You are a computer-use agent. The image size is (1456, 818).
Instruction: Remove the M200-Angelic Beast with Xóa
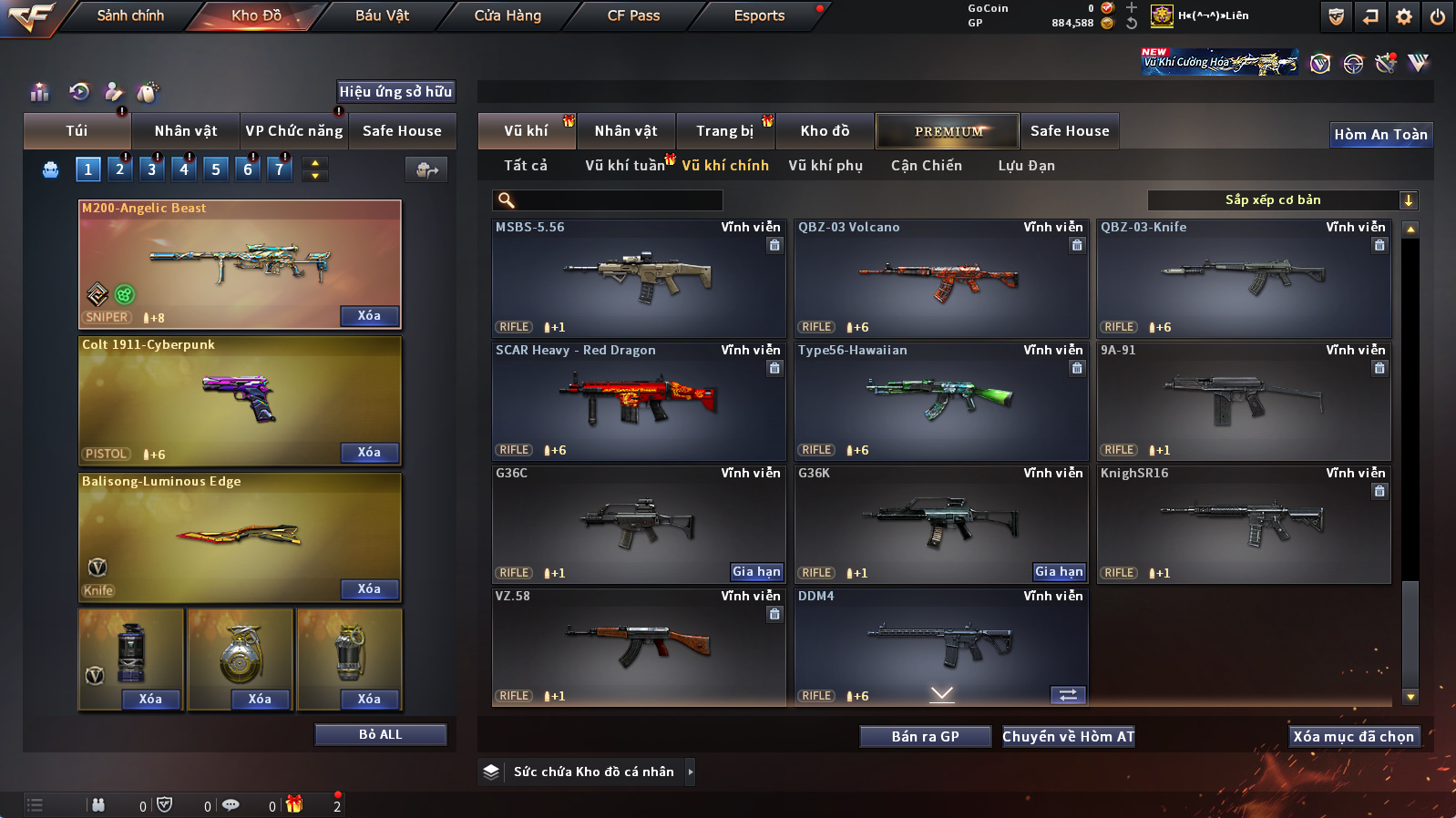[x=369, y=316]
